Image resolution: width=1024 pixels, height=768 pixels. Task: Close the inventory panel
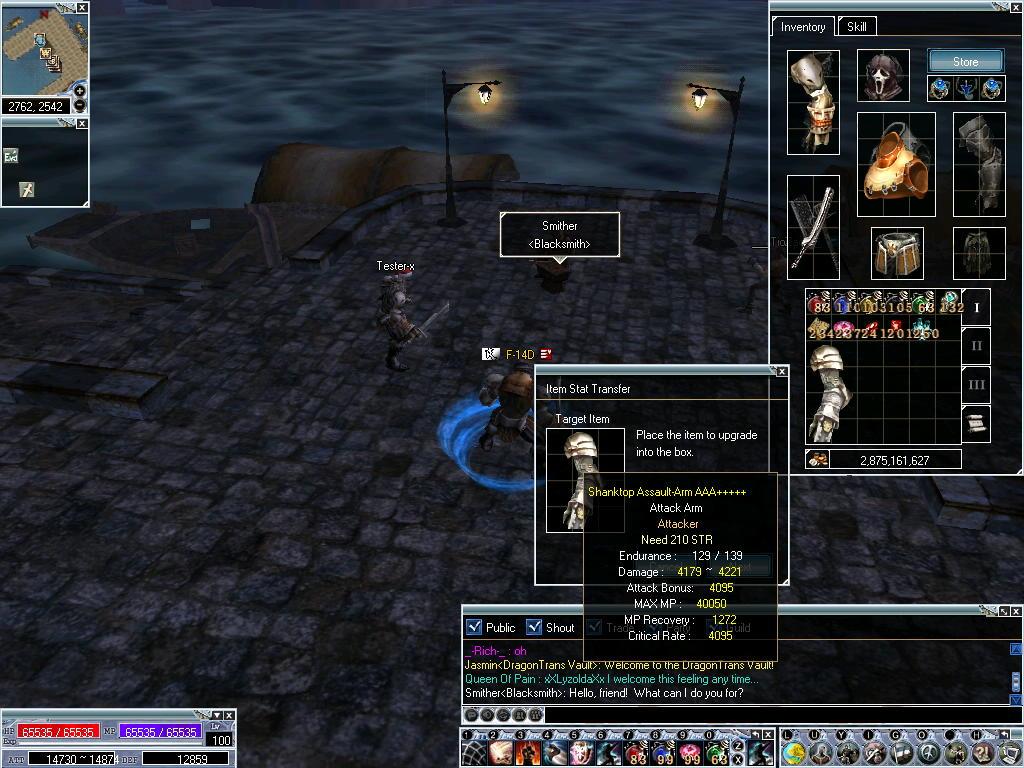point(1016,8)
